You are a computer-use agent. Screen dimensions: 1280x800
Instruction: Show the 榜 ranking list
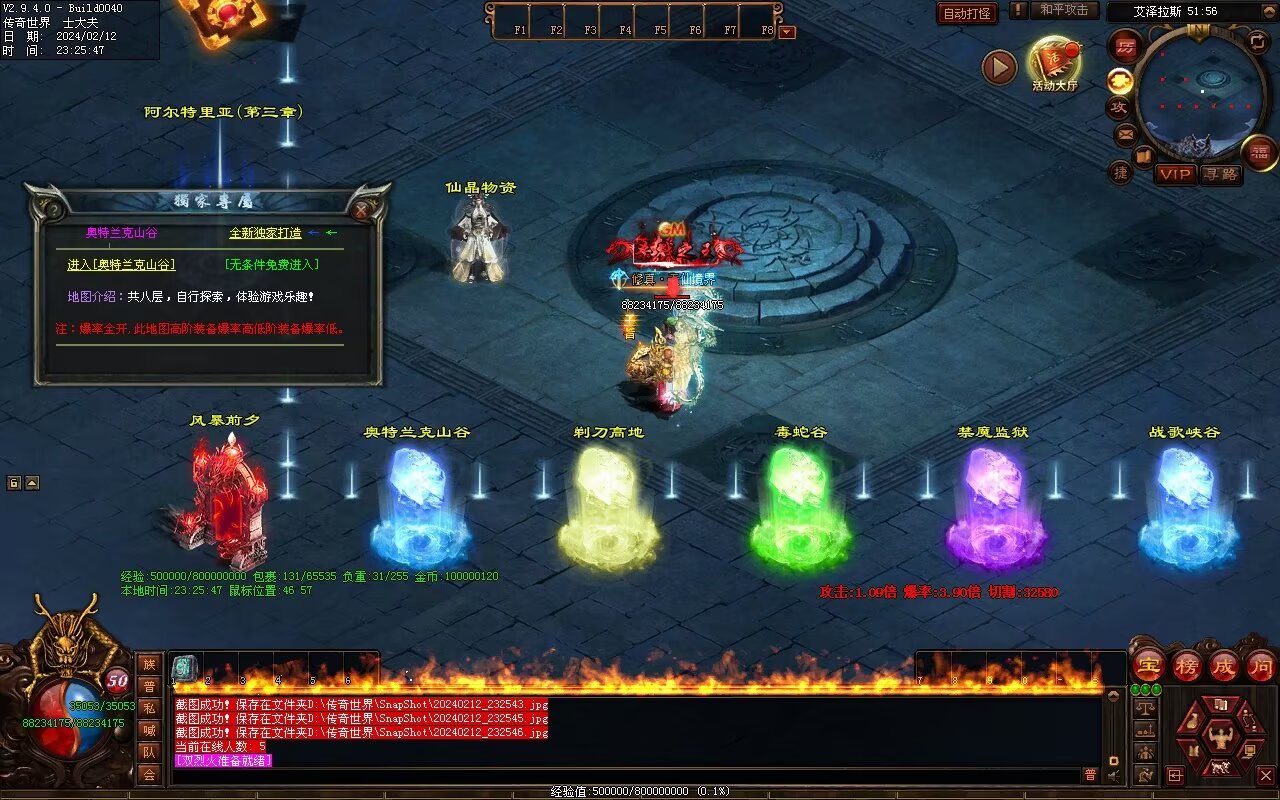[1187, 665]
